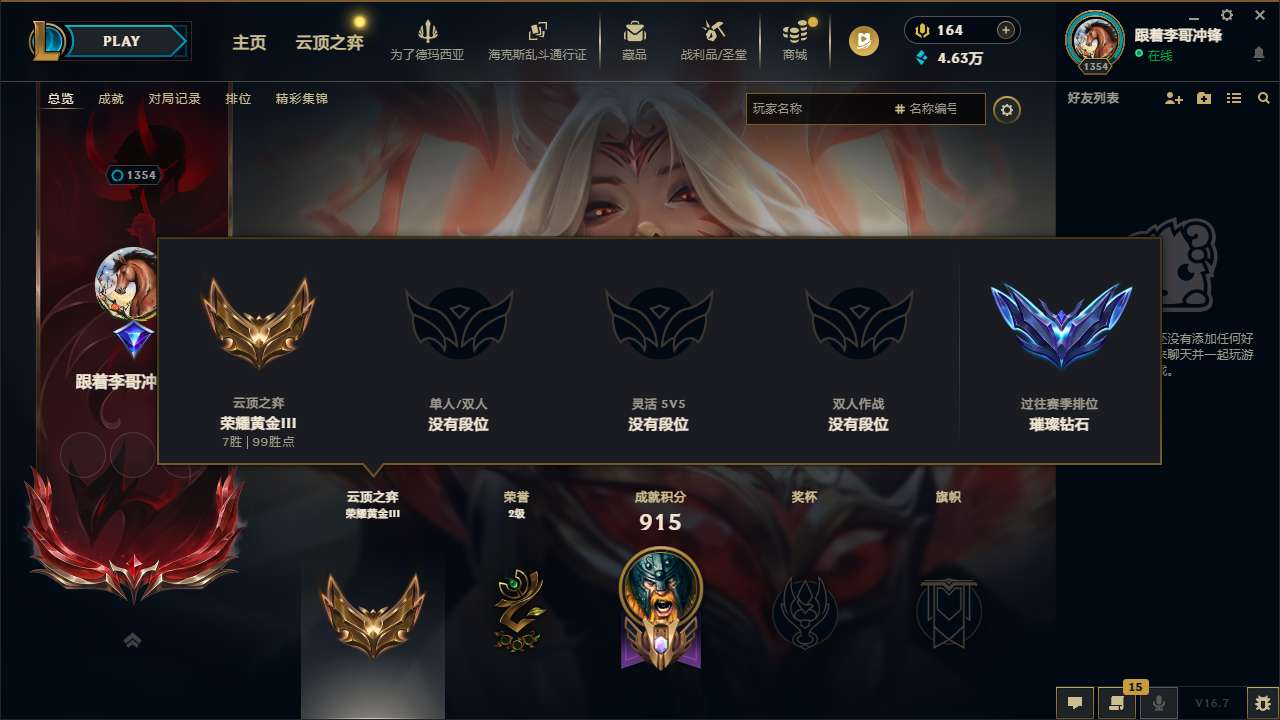This screenshot has width=1280, height=720.
Task: Click the add friend icon above the friends list
Action: [x=1172, y=98]
